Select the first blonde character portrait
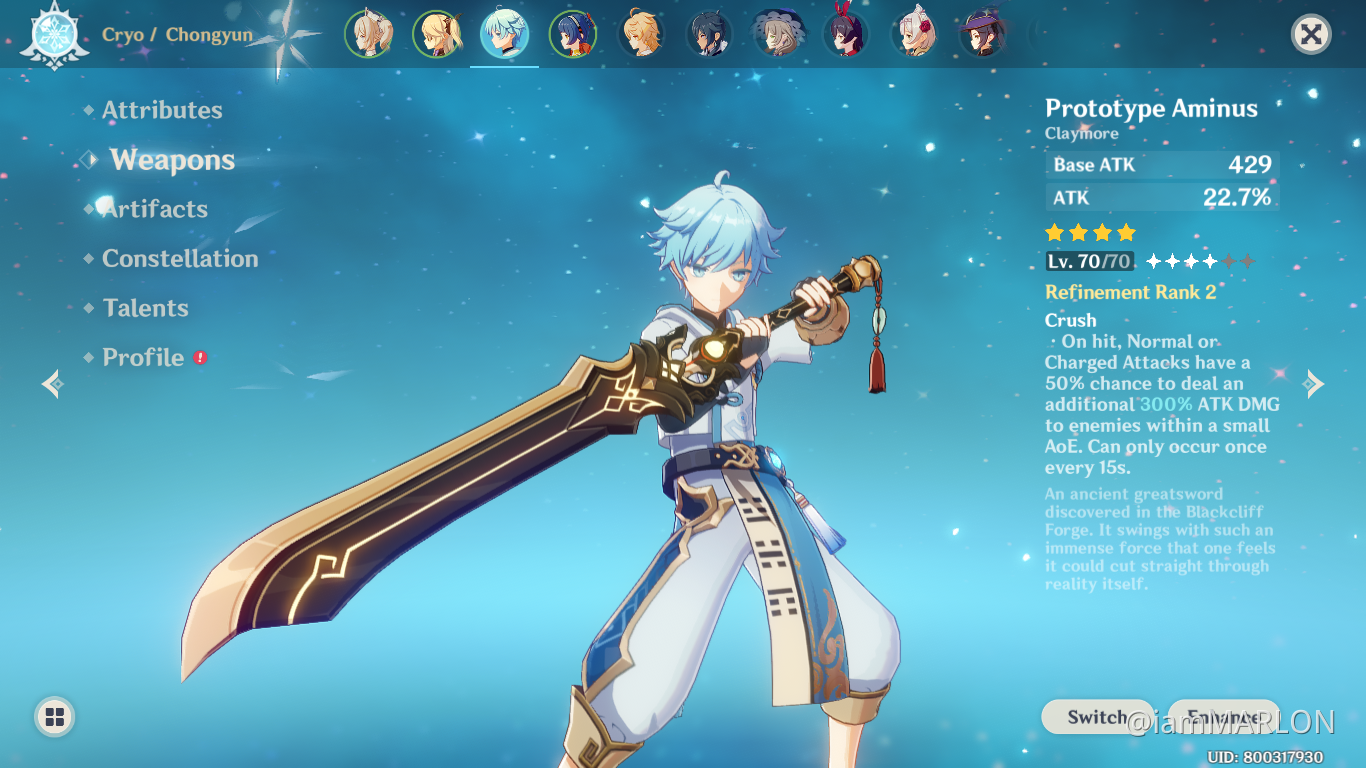Viewport: 1366px width, 768px height. tap(369, 33)
